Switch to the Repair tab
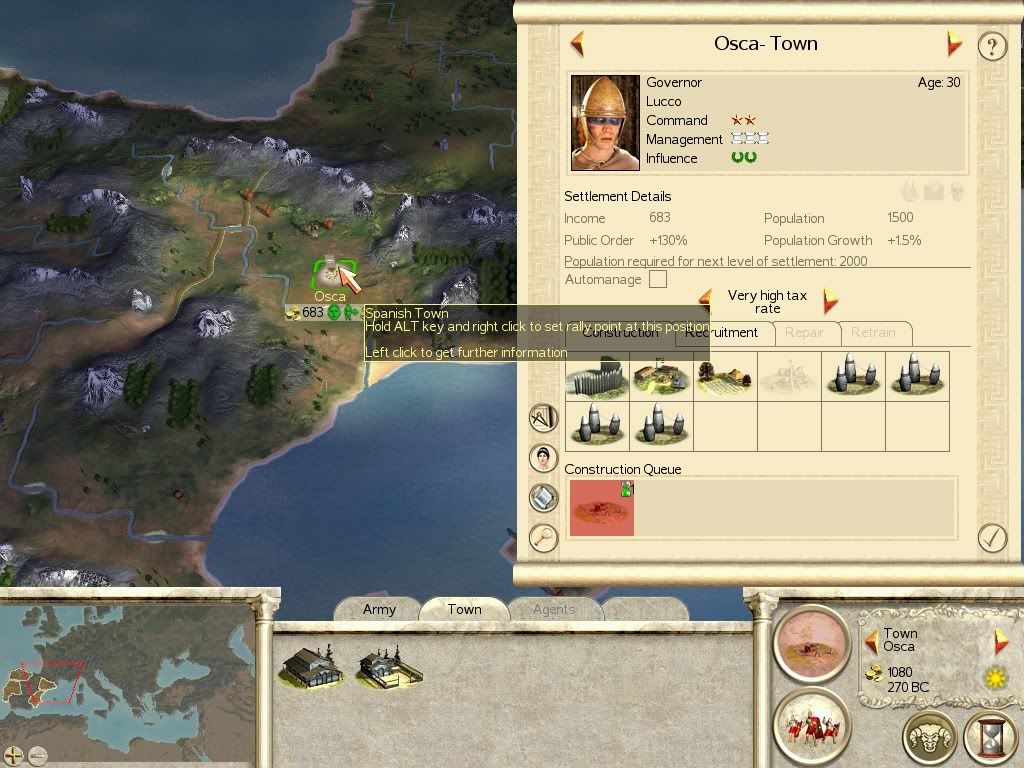The height and width of the screenshot is (768, 1024). [x=805, y=333]
